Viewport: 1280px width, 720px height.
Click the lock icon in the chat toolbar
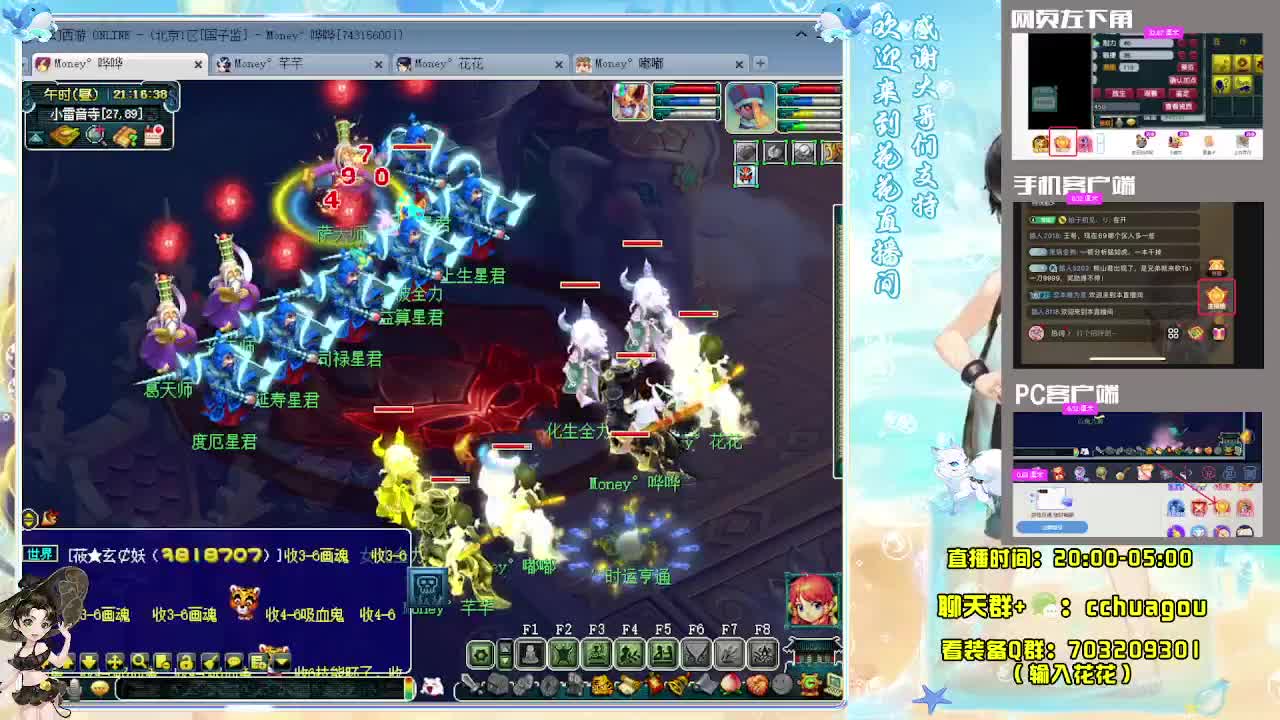tap(186, 662)
